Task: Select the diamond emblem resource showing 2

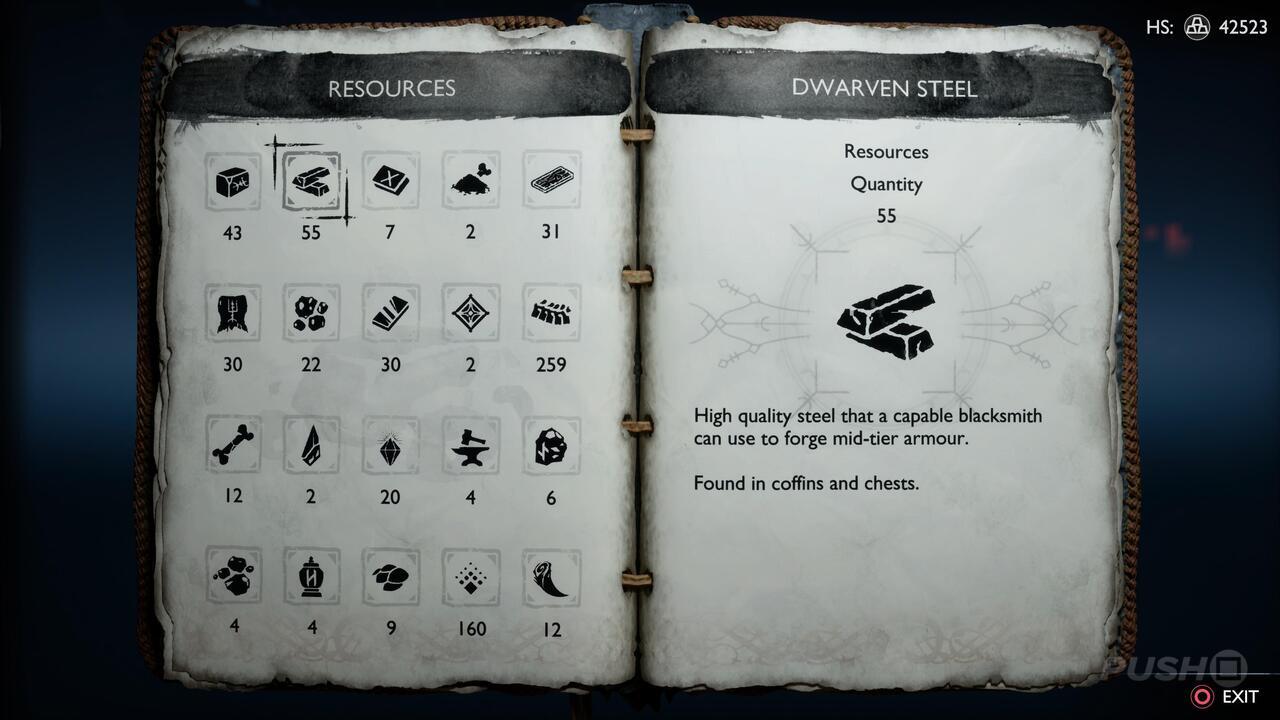Action: click(470, 313)
